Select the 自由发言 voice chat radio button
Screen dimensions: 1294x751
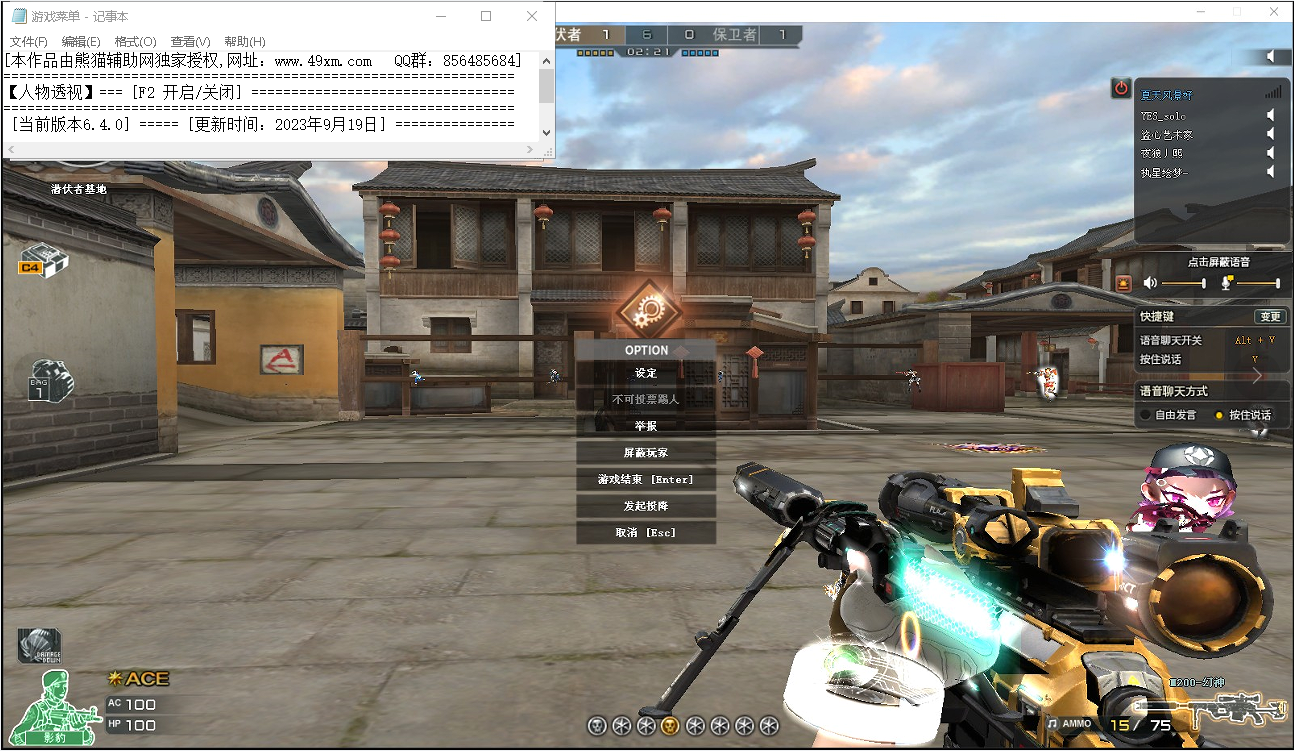(1144, 414)
